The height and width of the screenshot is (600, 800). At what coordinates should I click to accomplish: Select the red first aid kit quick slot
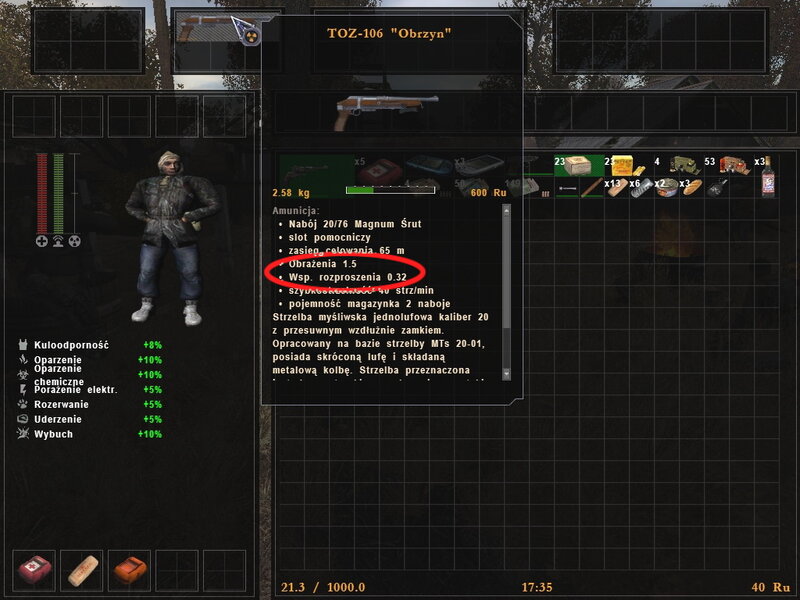(37, 570)
